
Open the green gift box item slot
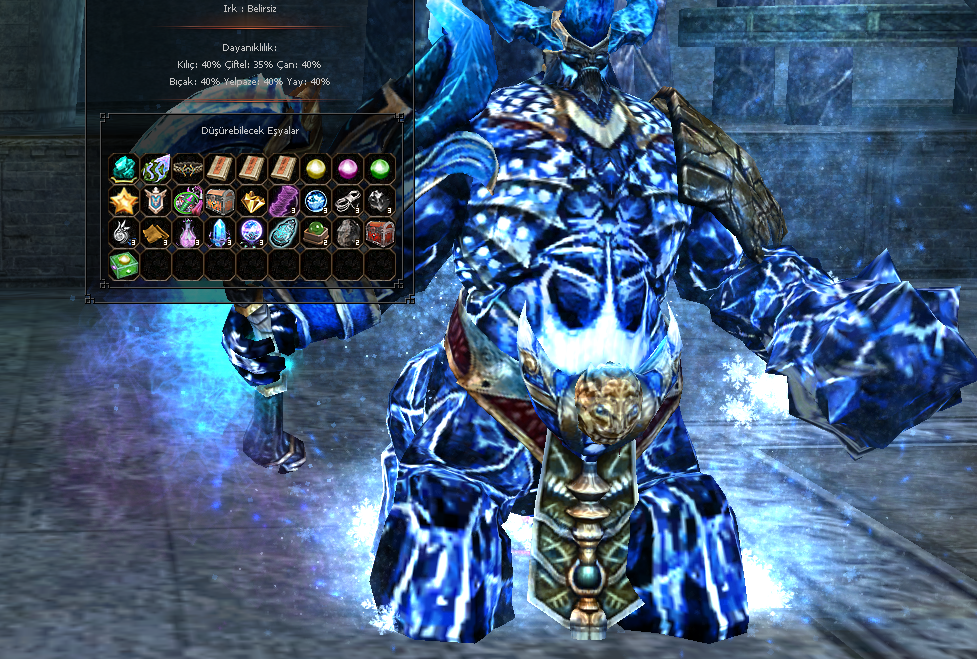pos(124,265)
